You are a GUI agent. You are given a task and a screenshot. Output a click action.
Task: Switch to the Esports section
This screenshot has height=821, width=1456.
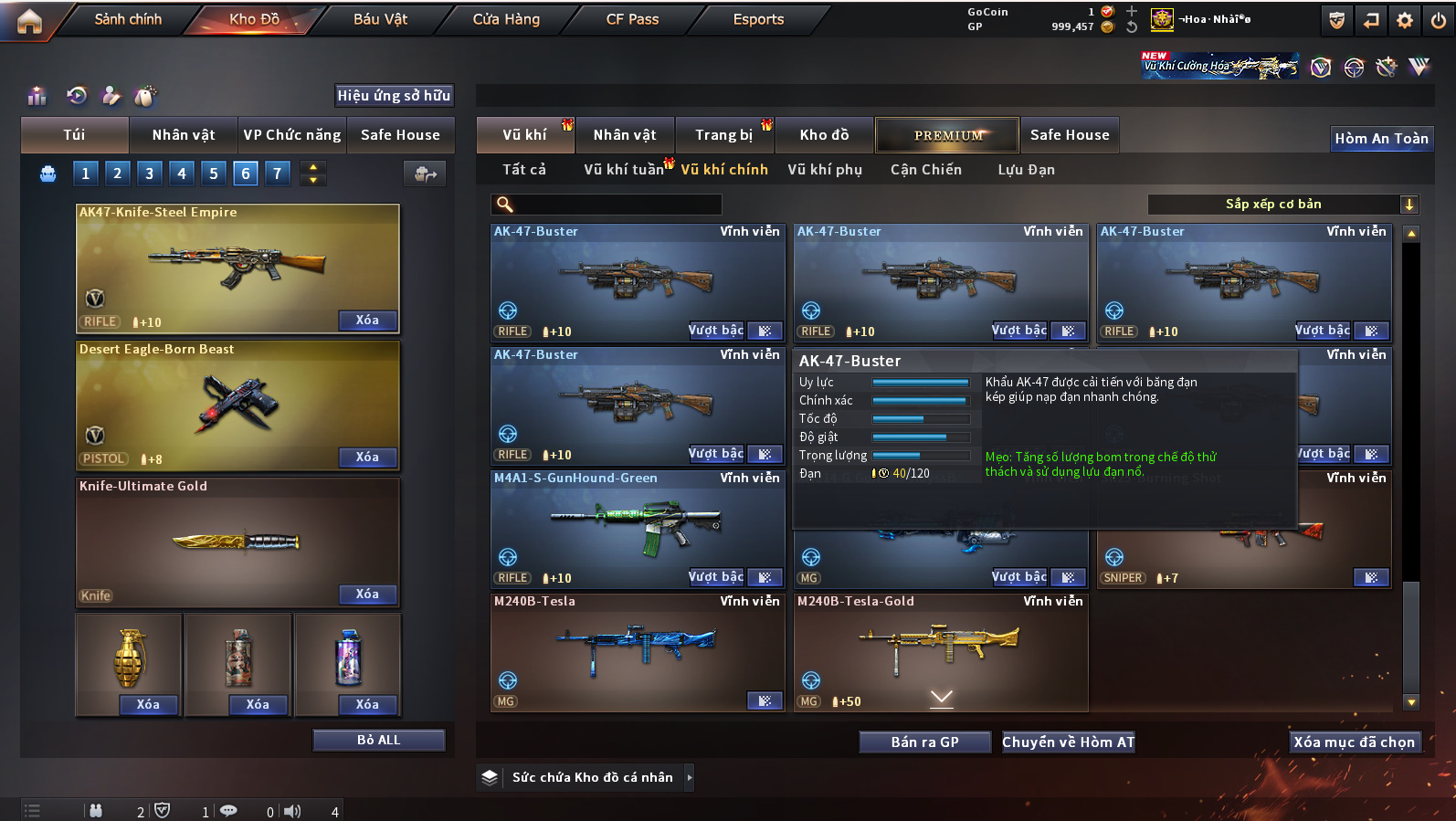point(758,19)
